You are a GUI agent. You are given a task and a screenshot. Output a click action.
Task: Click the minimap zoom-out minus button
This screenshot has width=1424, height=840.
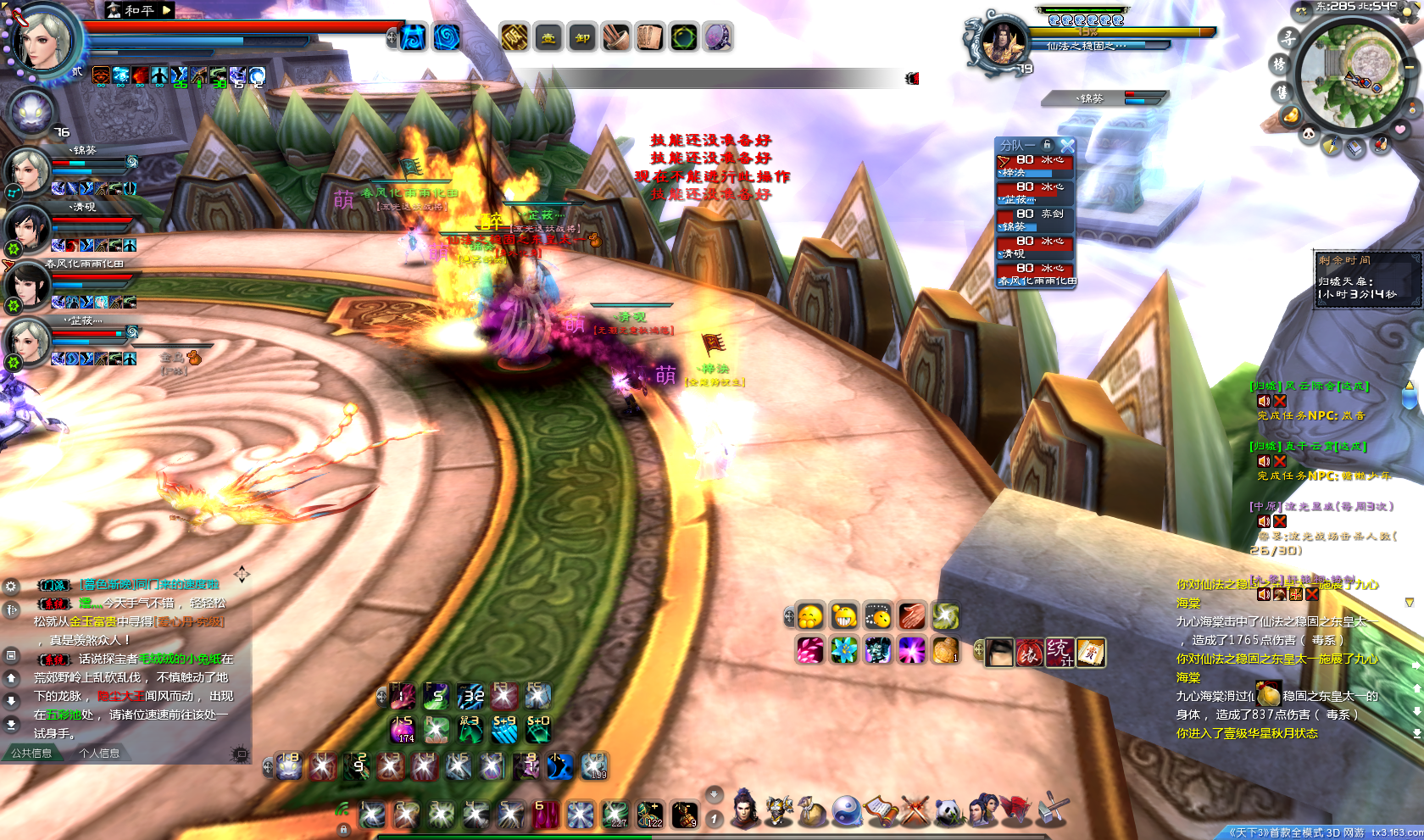1410,66
